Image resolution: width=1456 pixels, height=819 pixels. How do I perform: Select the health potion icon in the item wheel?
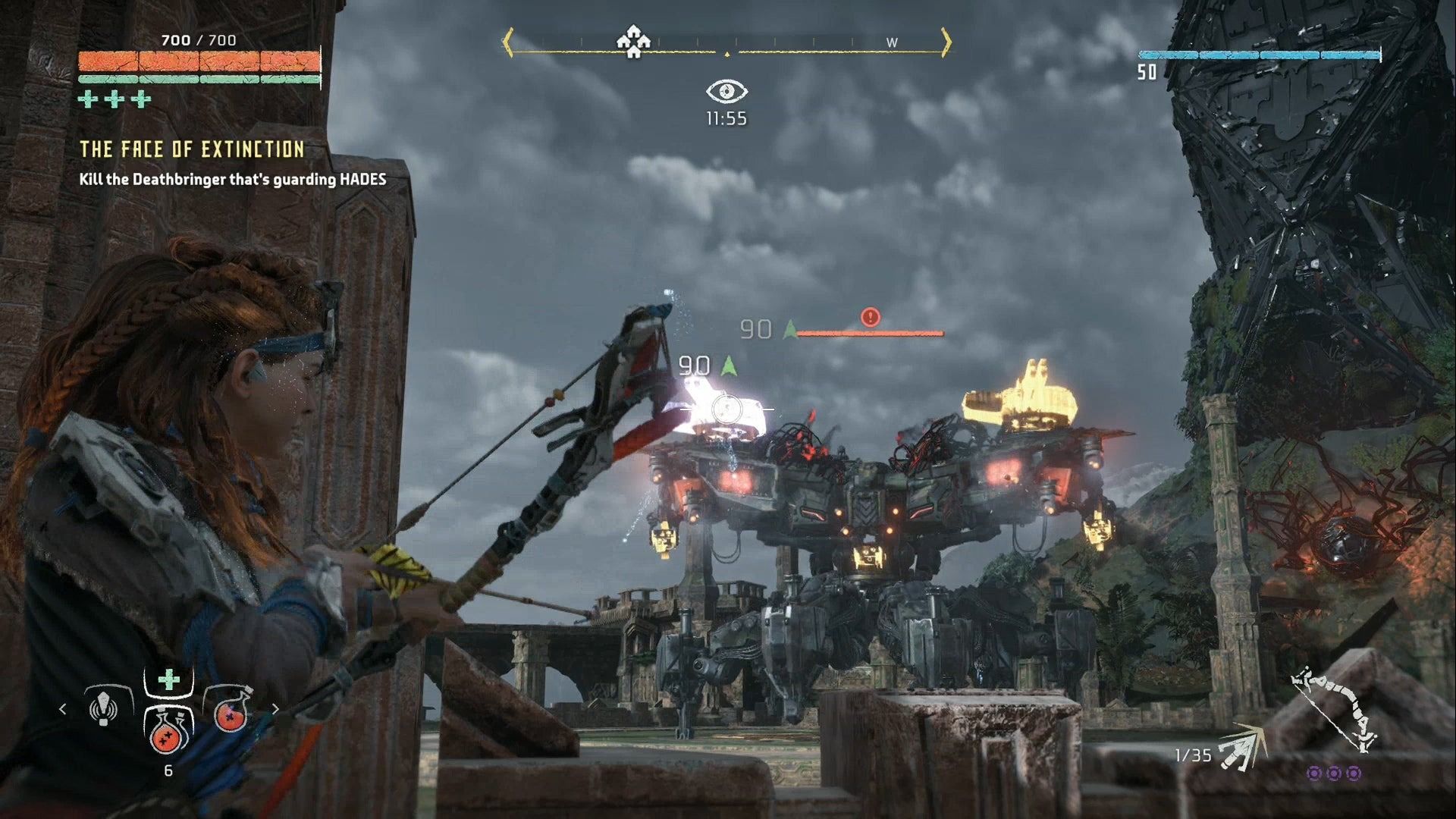[166, 734]
